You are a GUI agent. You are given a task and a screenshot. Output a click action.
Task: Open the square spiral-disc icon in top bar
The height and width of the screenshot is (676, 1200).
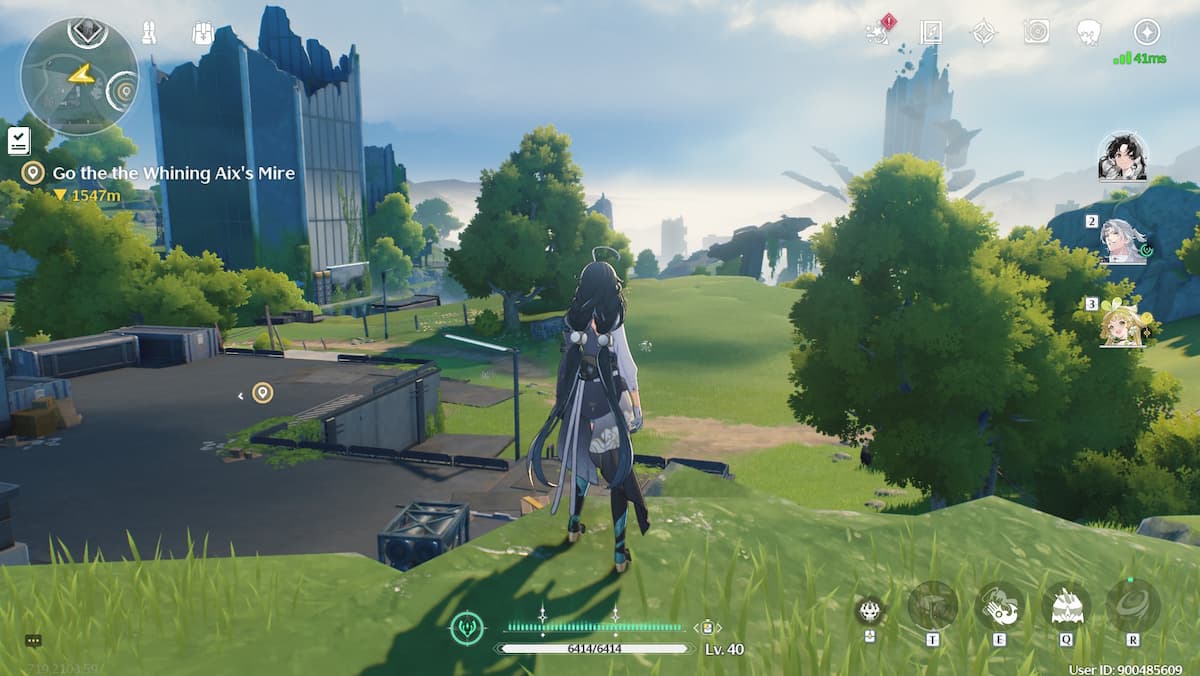pos(1036,32)
